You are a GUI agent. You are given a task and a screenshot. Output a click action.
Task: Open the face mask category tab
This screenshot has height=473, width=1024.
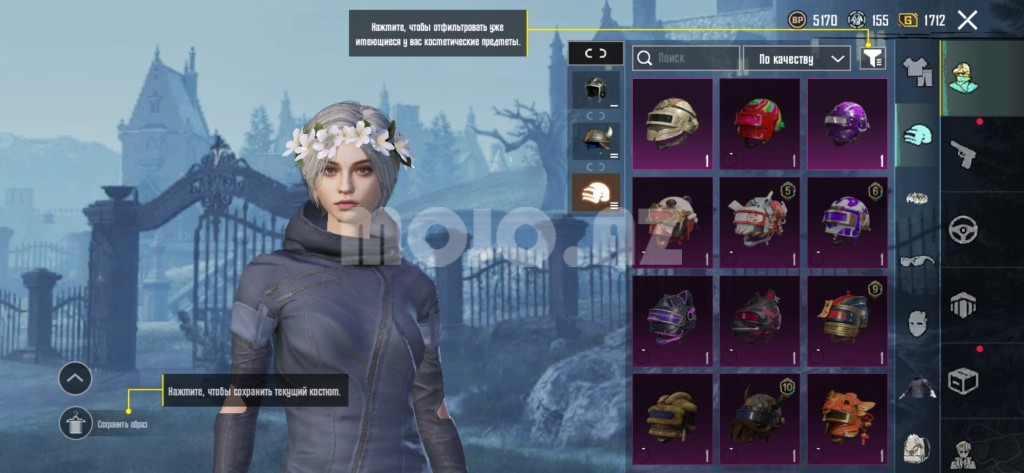(x=917, y=324)
